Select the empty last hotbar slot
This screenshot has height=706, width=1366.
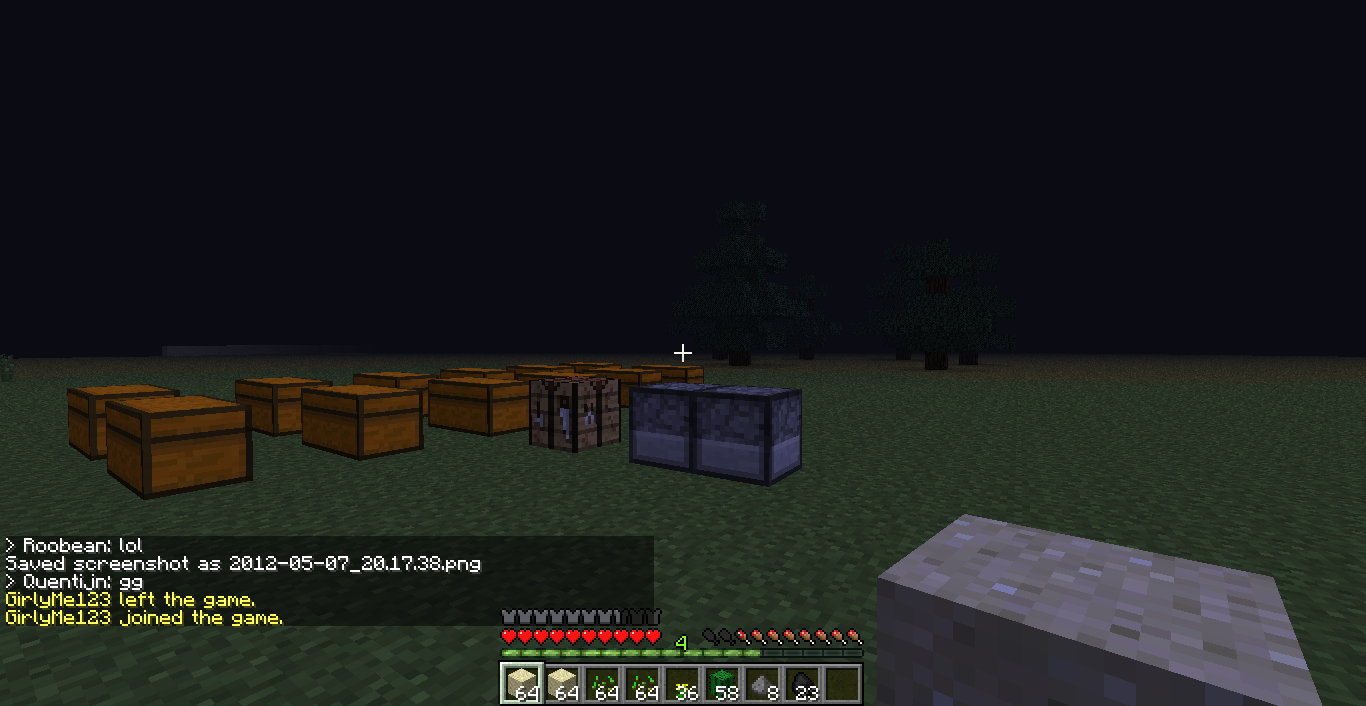(841, 684)
